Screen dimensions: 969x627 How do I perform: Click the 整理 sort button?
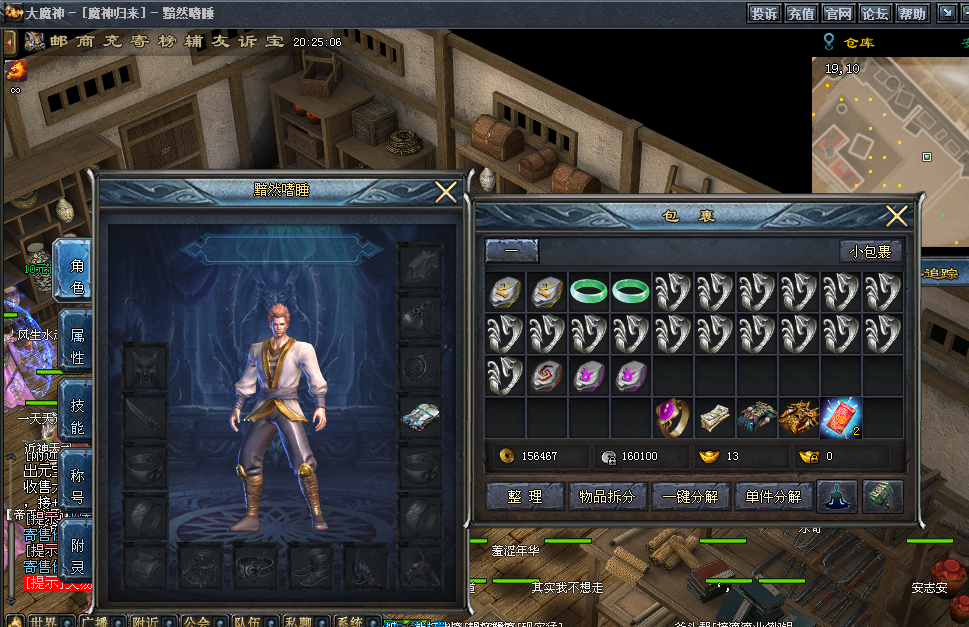(523, 496)
